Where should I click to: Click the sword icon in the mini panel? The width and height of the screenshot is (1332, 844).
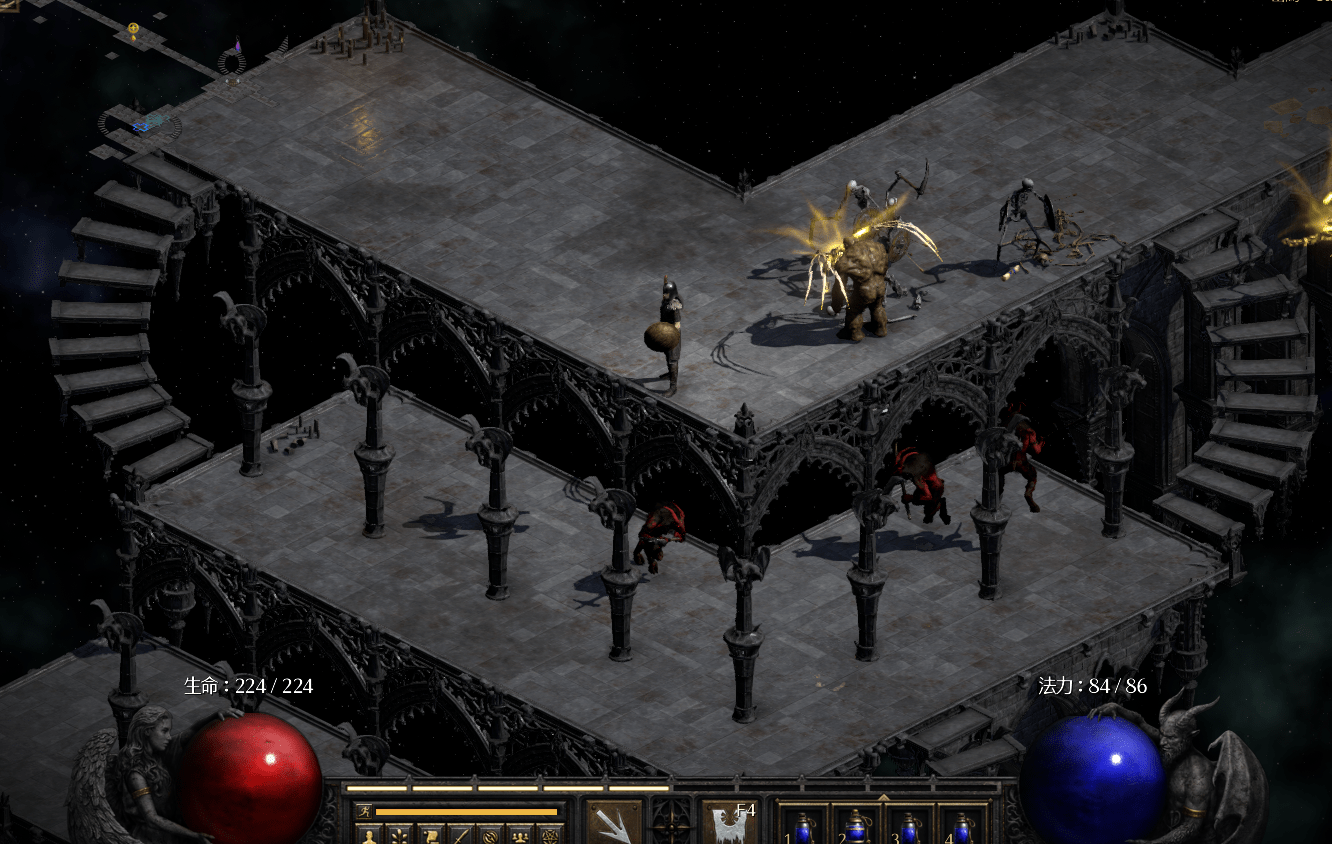459,835
